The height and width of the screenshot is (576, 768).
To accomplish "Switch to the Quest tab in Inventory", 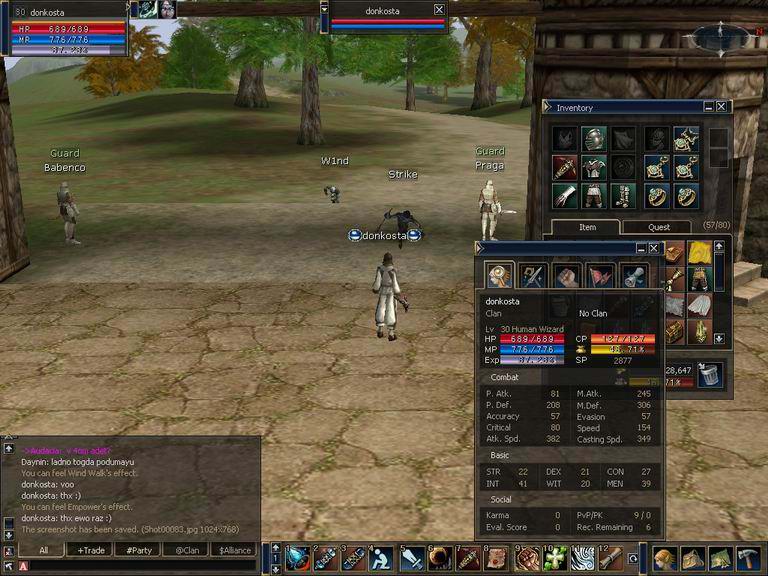I will pyautogui.click(x=659, y=227).
